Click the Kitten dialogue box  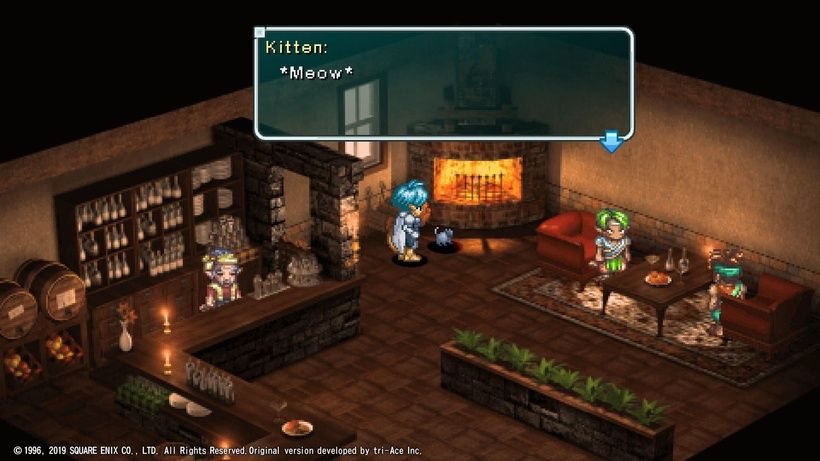[x=444, y=83]
